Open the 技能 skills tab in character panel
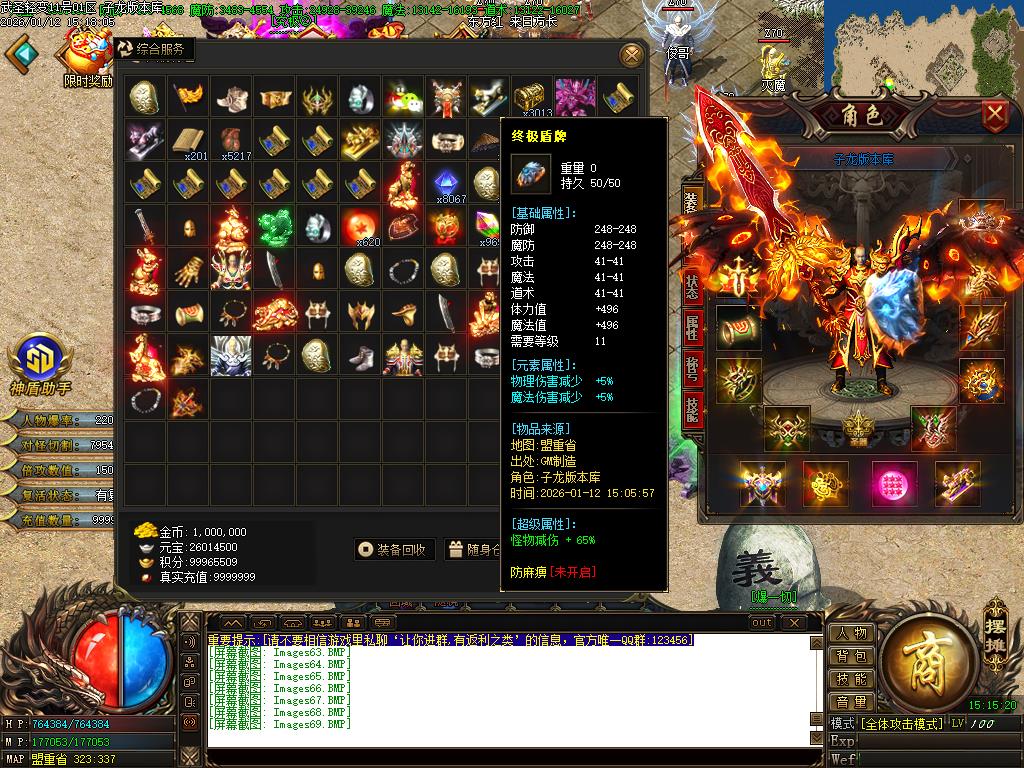The width and height of the screenshot is (1024, 768). [x=692, y=410]
